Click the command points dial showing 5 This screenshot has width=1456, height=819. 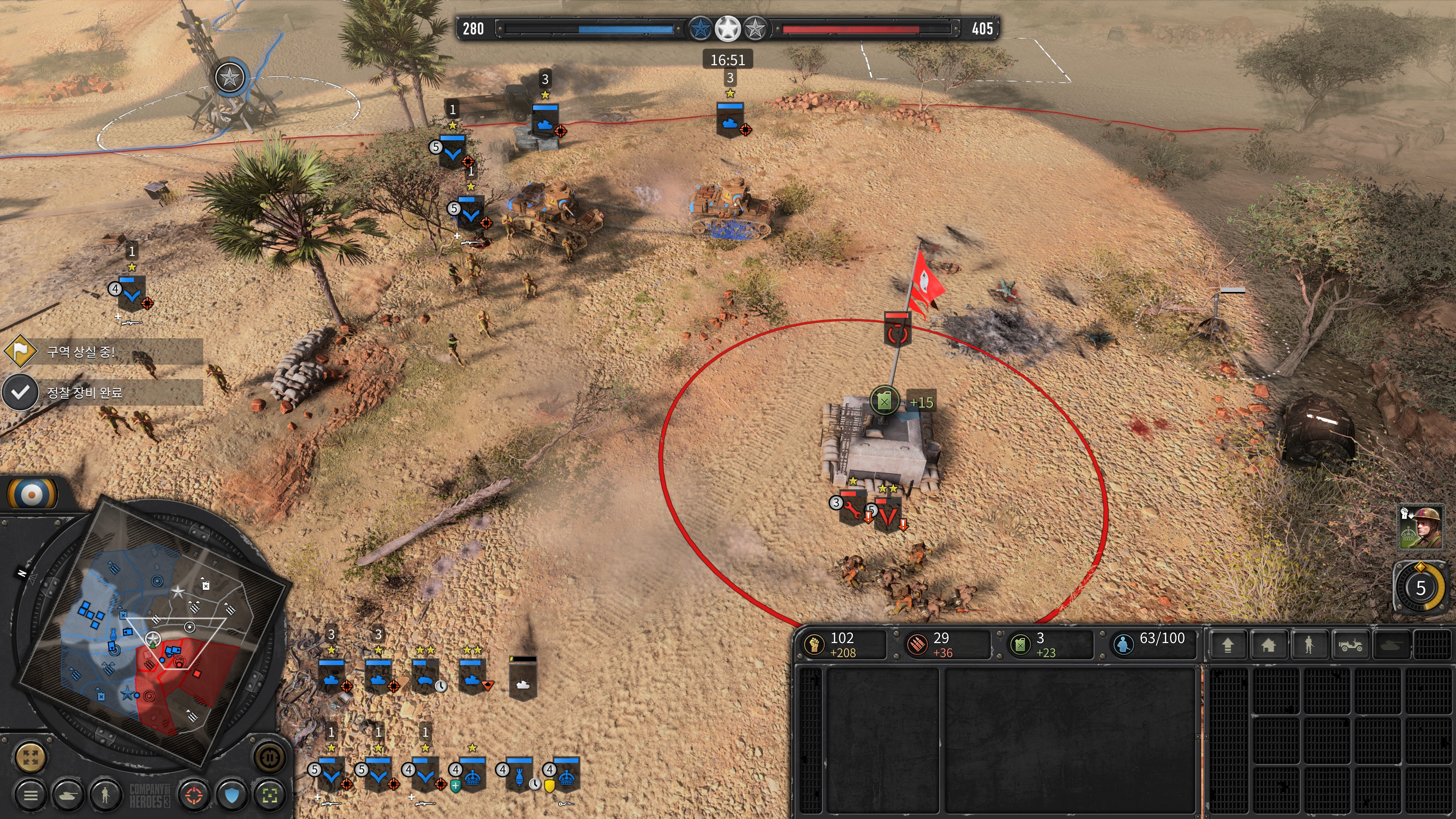1420,588
